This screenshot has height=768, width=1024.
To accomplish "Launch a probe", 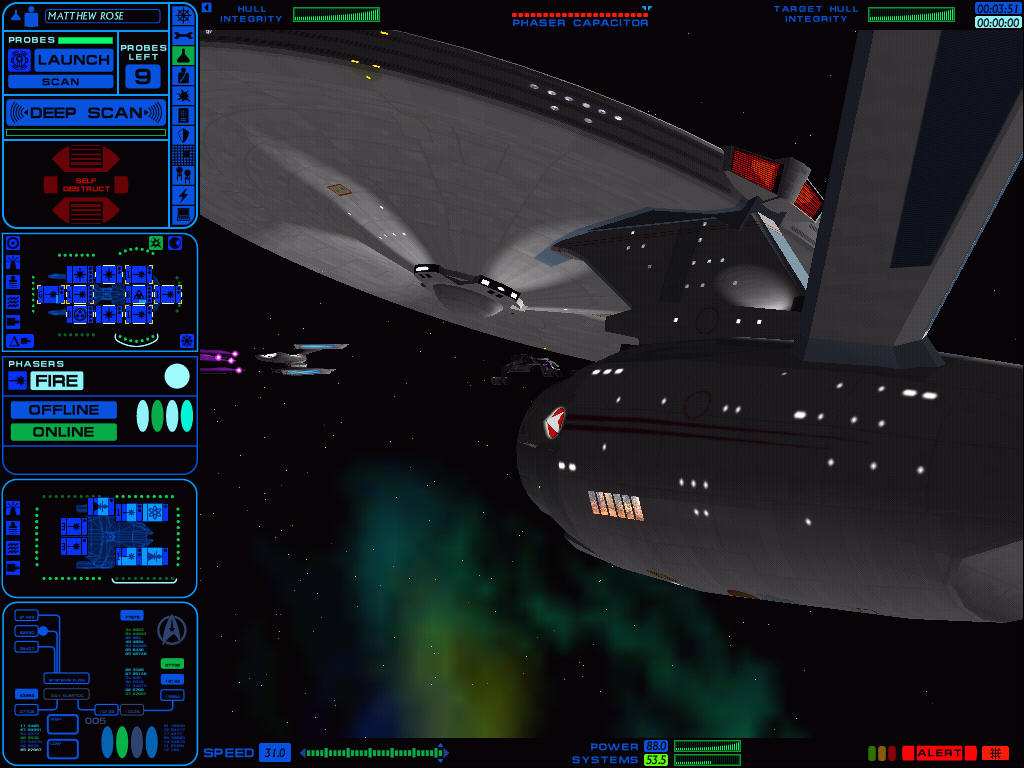I will point(73,60).
